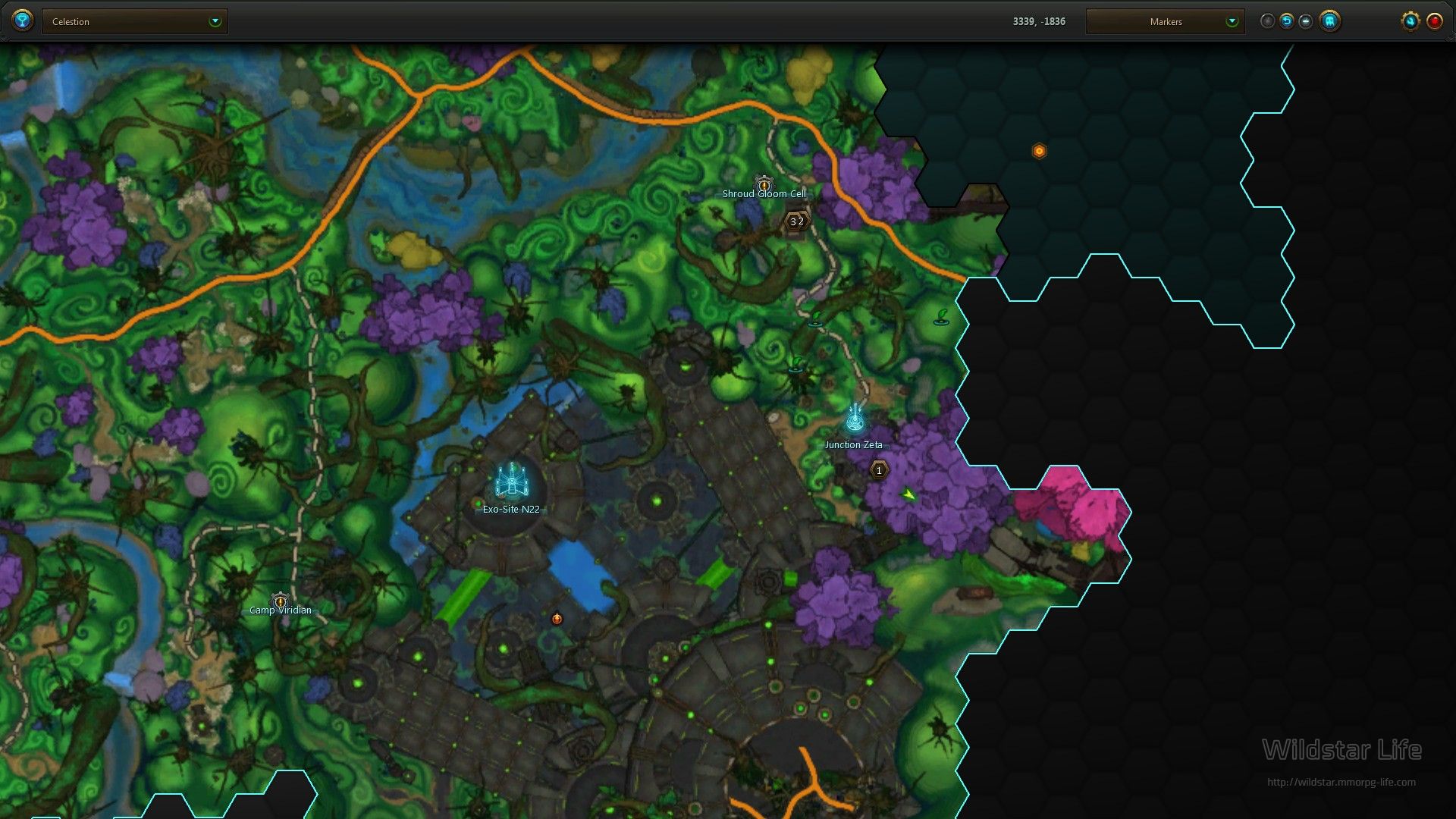Image resolution: width=1456 pixels, height=819 pixels.
Task: Click the minus button on the map toolbar
Action: [x=1305, y=21]
